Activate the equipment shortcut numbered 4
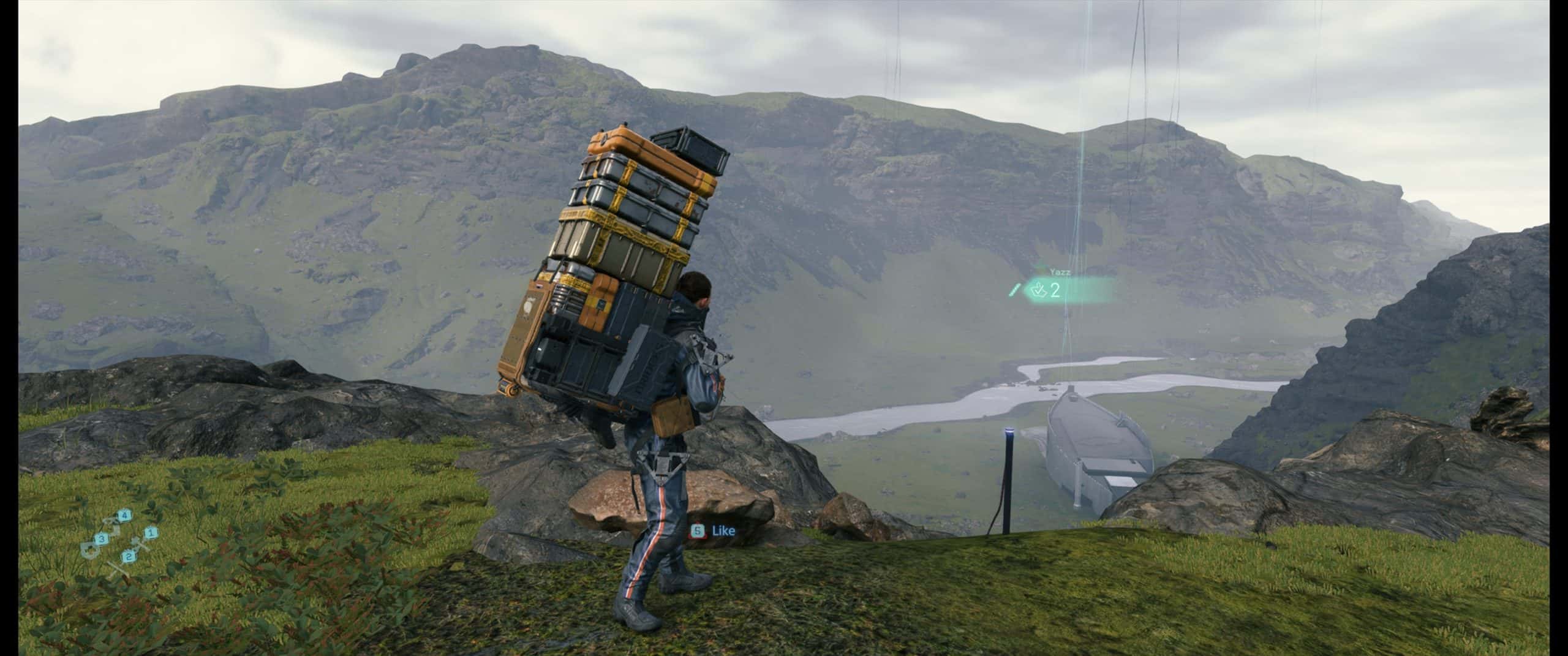Viewport: 1568px width, 656px height. 125,515
